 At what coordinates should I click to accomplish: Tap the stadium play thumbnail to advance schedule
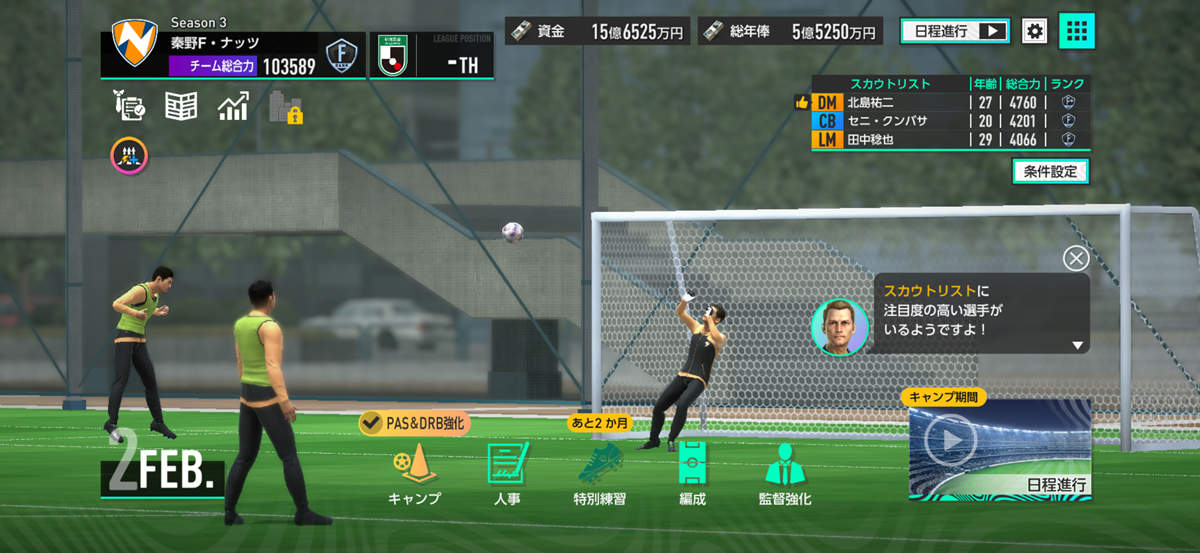coord(999,449)
